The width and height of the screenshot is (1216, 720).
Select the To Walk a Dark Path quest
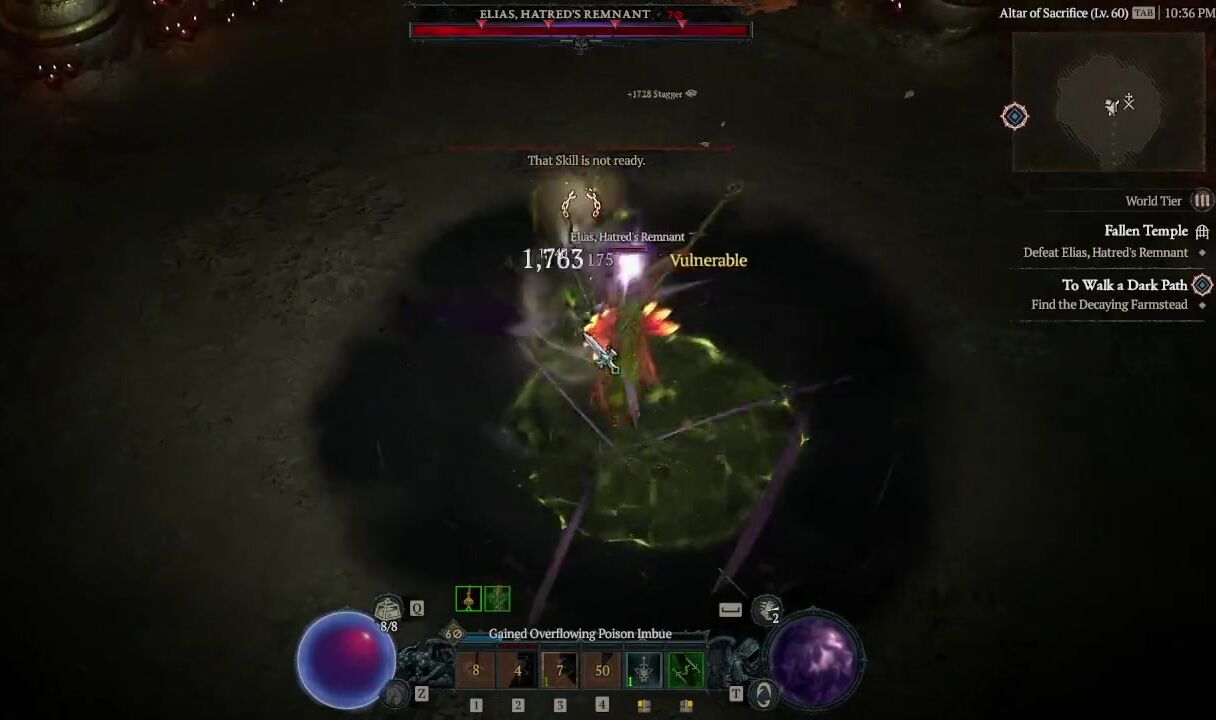(1124, 285)
